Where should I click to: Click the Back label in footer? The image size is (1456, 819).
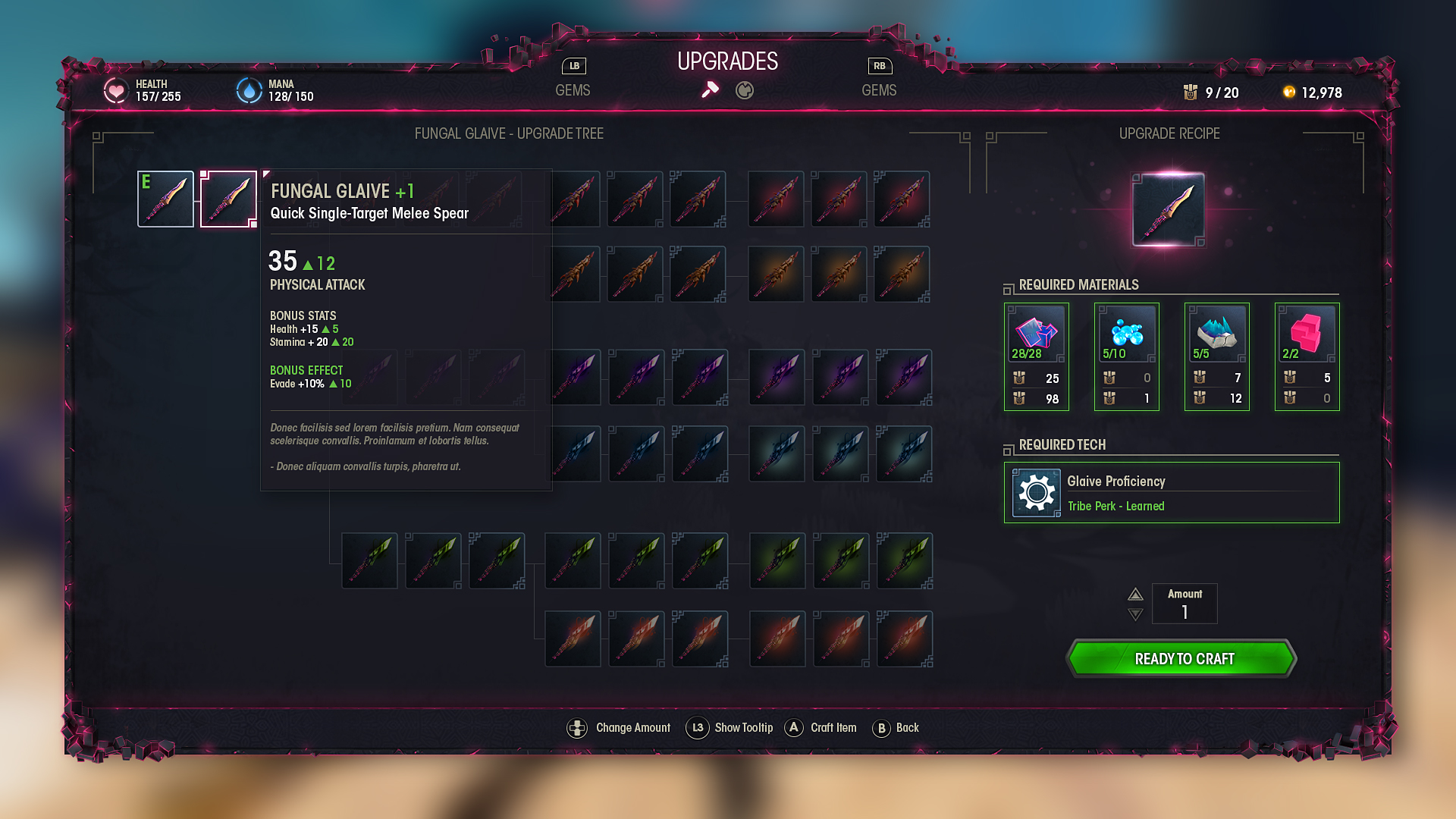click(x=907, y=728)
